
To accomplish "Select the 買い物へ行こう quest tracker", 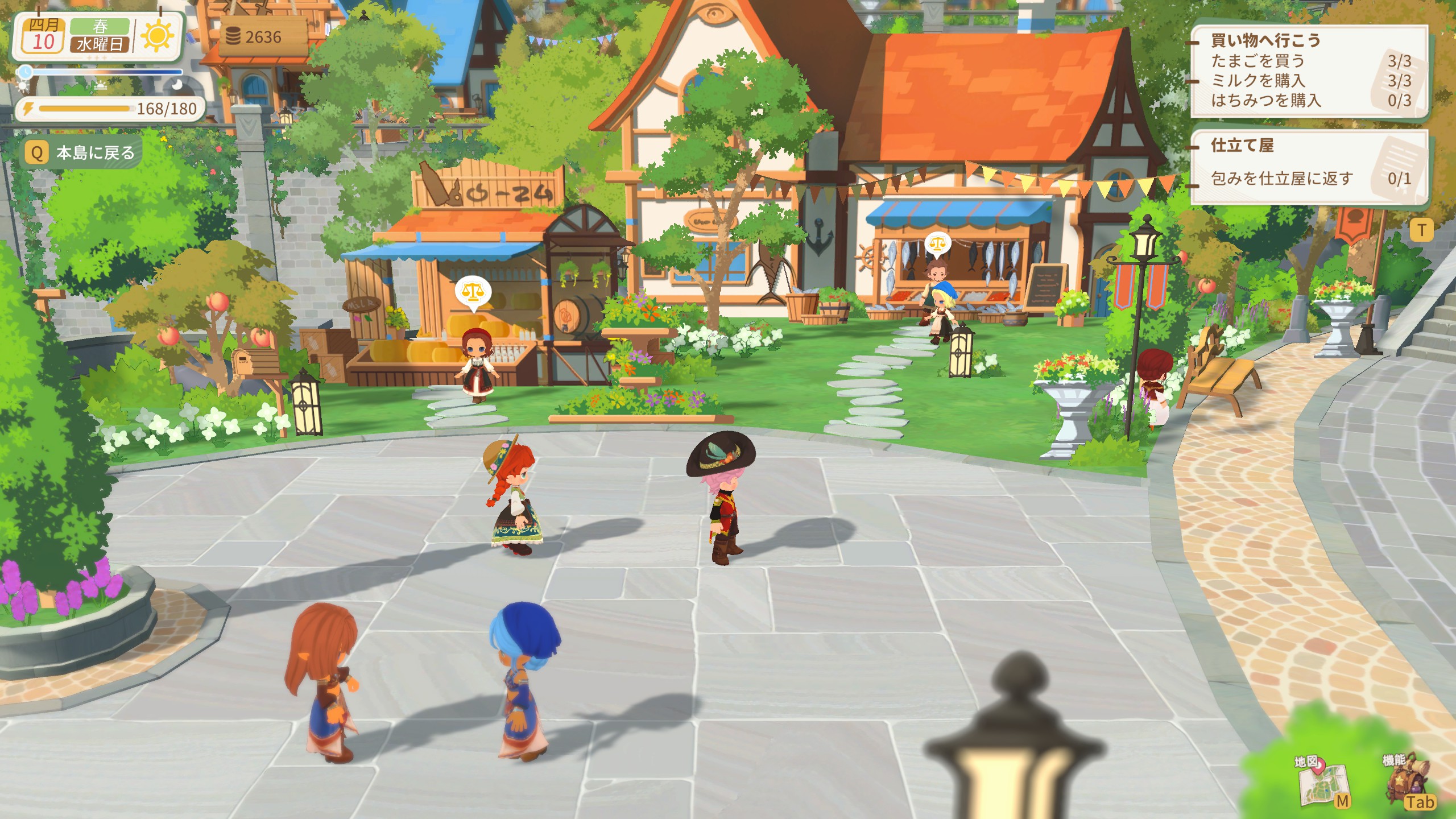I will (1308, 71).
